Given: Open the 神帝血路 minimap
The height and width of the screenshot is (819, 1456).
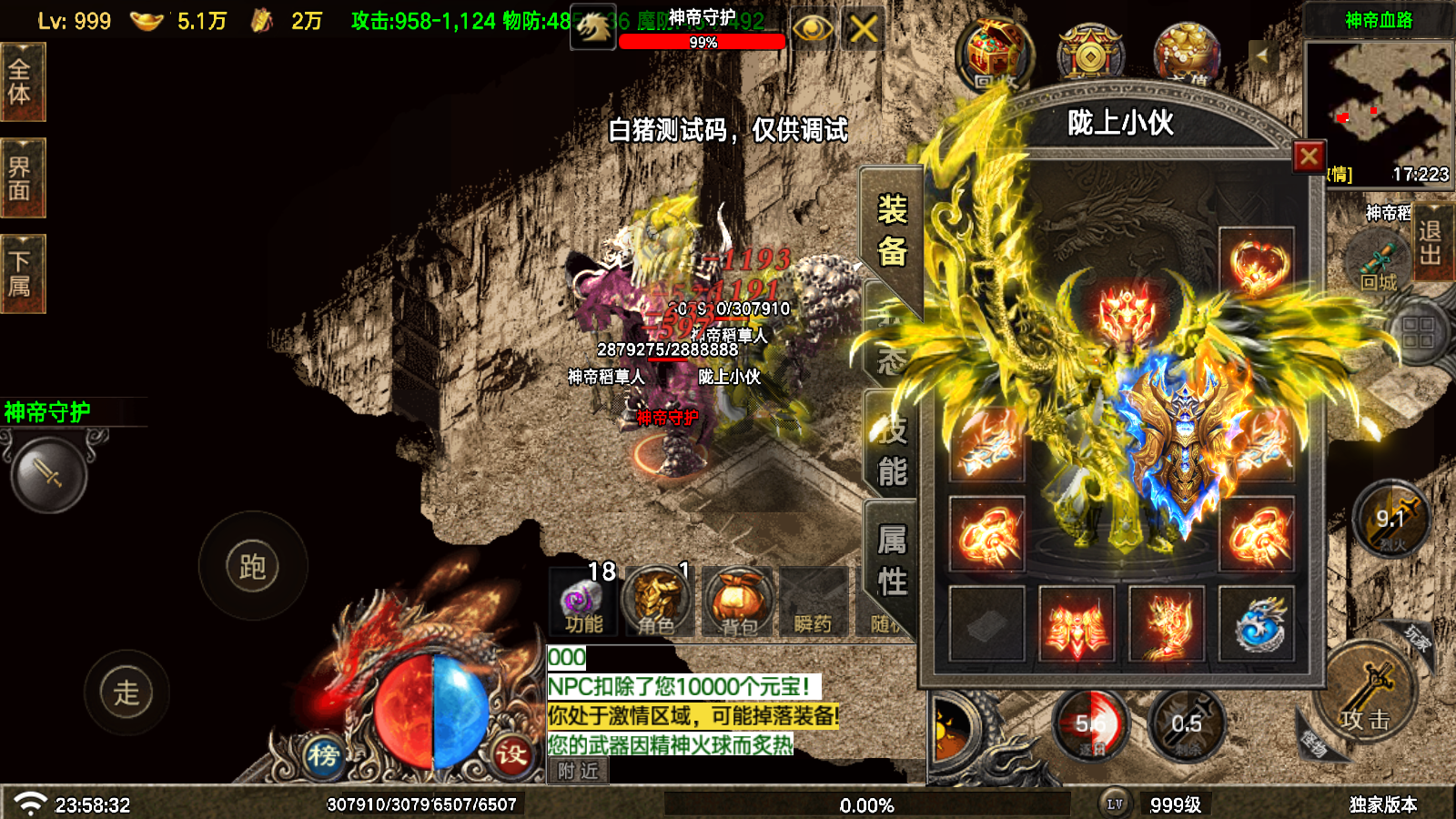Looking at the screenshot, I should [1378, 102].
